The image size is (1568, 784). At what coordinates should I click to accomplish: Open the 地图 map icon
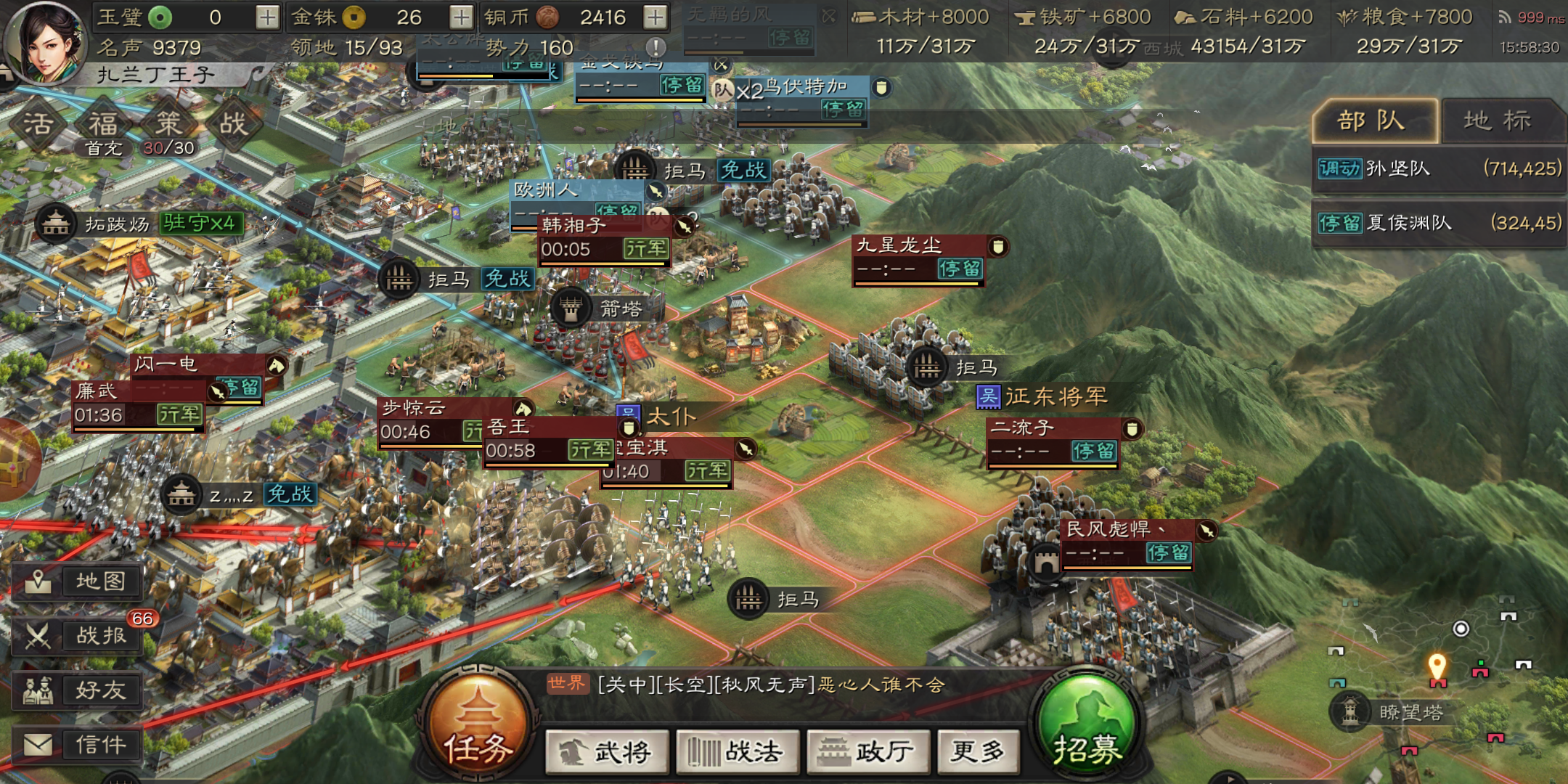tap(78, 581)
